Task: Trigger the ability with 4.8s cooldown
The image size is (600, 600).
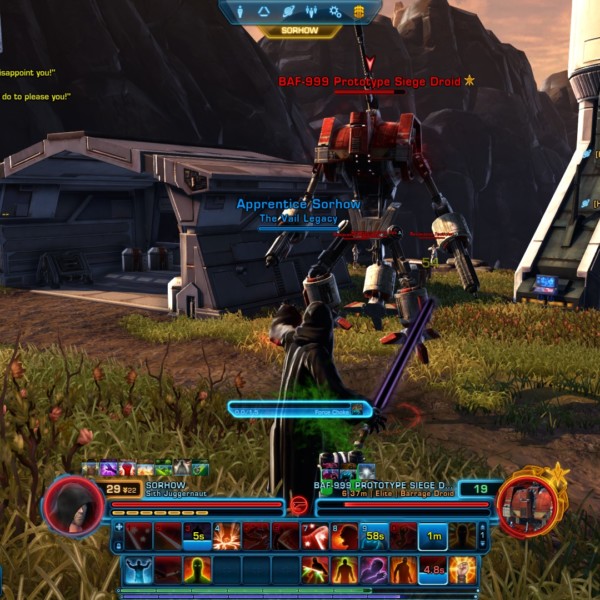Action: pyautogui.click(x=433, y=571)
